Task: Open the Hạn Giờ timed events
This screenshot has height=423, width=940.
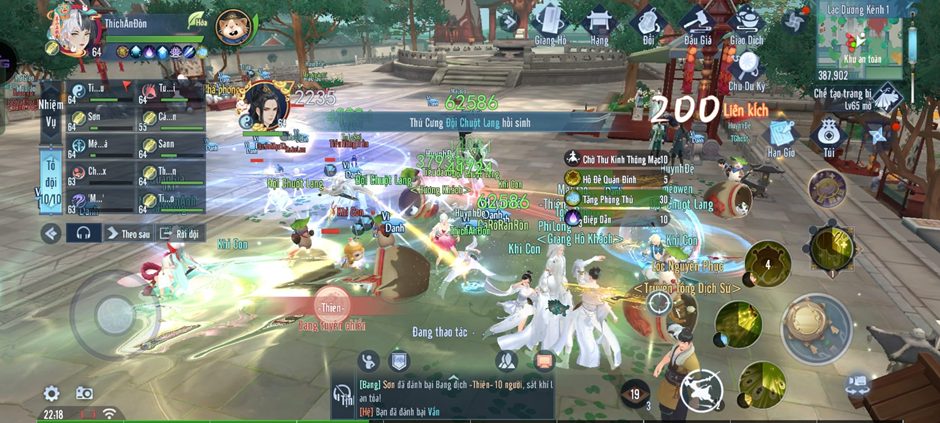Action: (x=781, y=135)
